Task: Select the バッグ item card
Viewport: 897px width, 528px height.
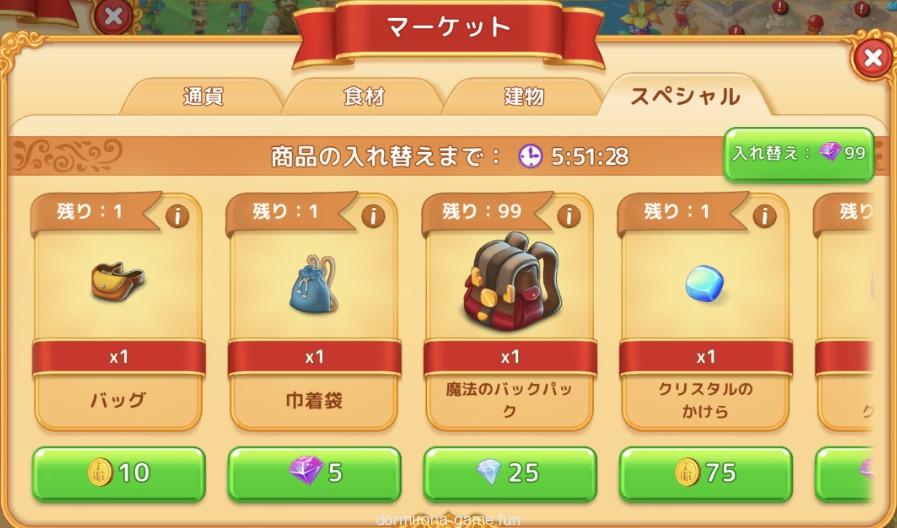Action: [119, 283]
